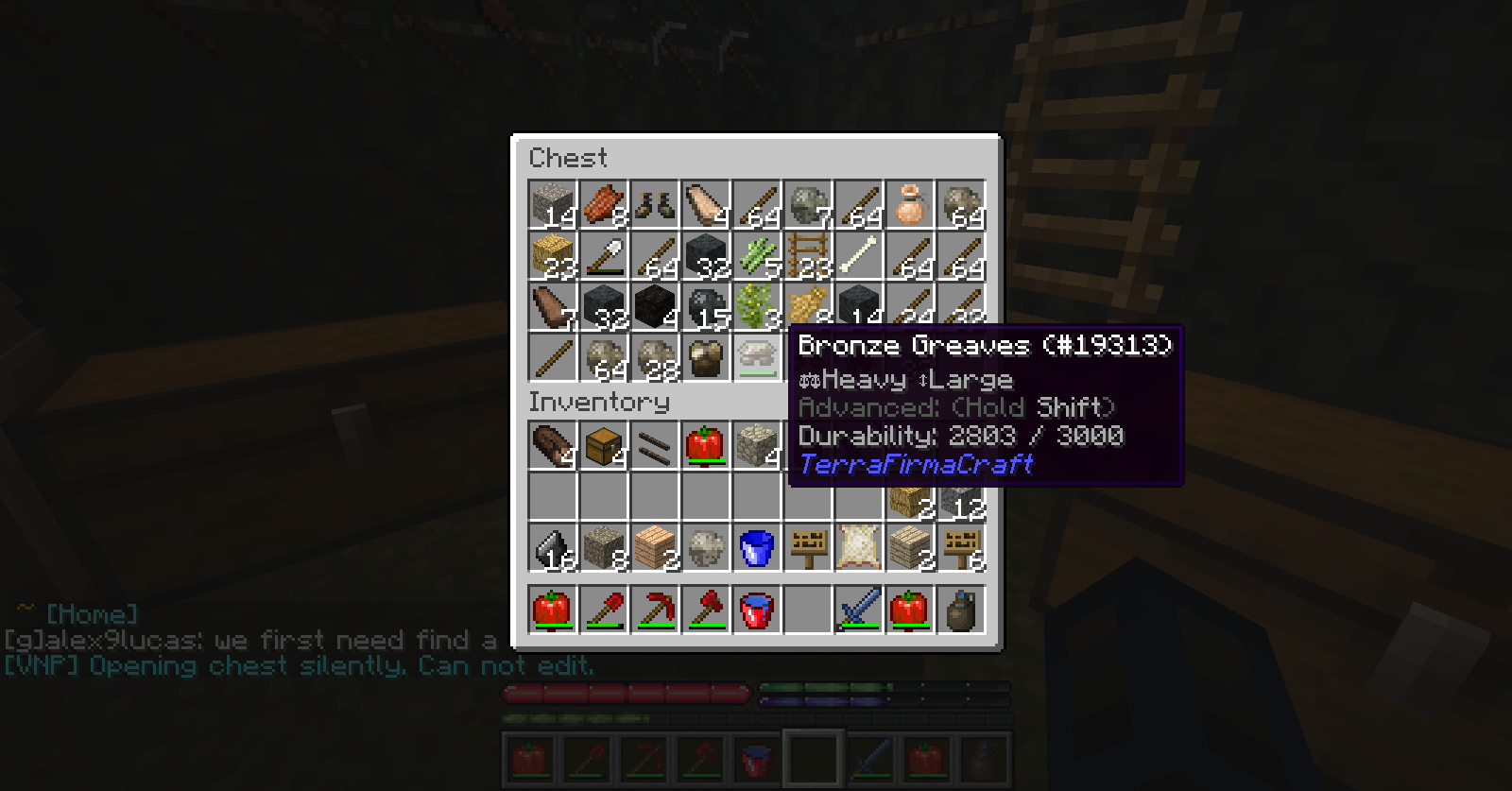Select the stack of 6 signs
1512x791 pixels.
point(961,547)
